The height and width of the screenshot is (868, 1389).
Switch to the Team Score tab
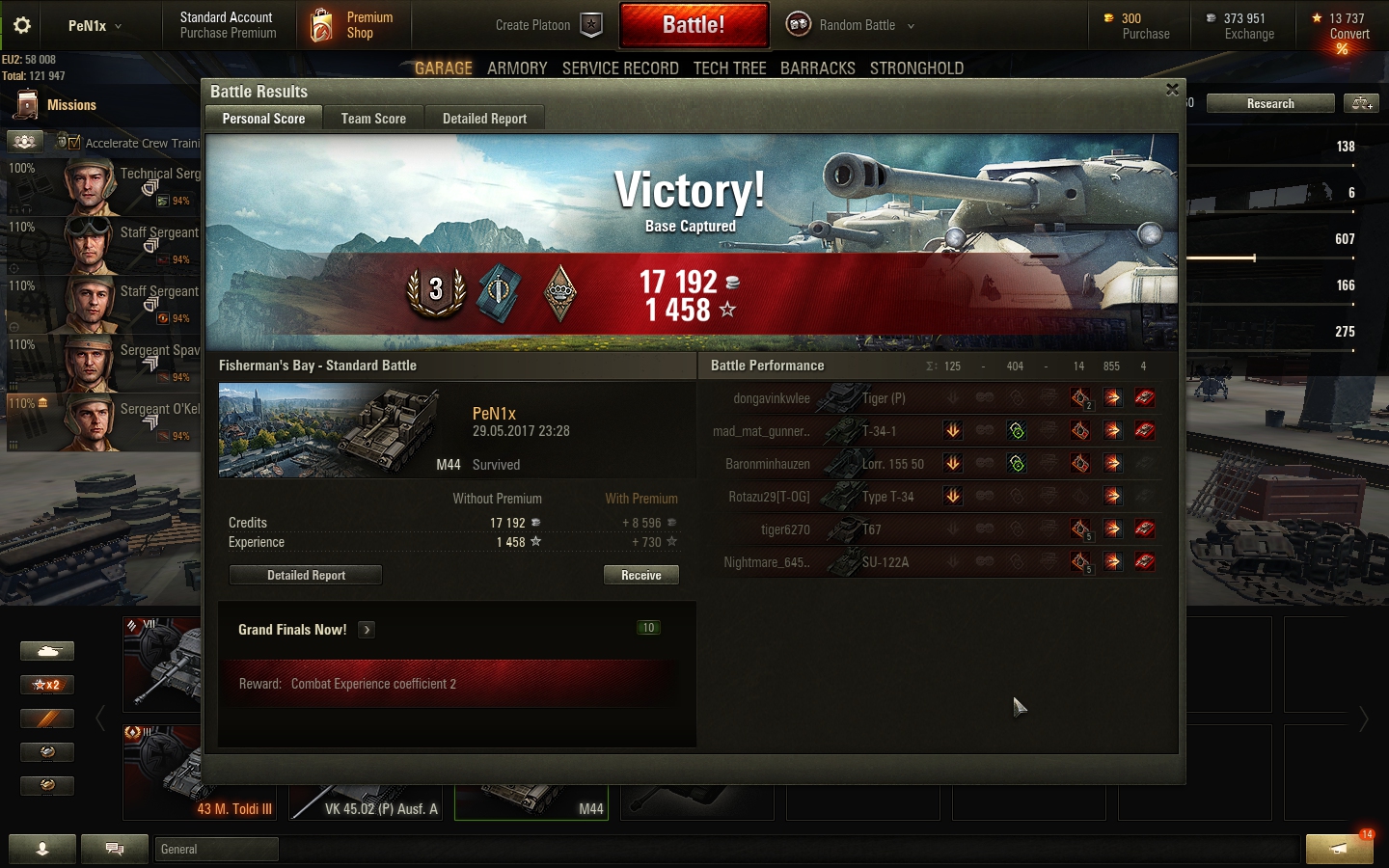point(373,119)
